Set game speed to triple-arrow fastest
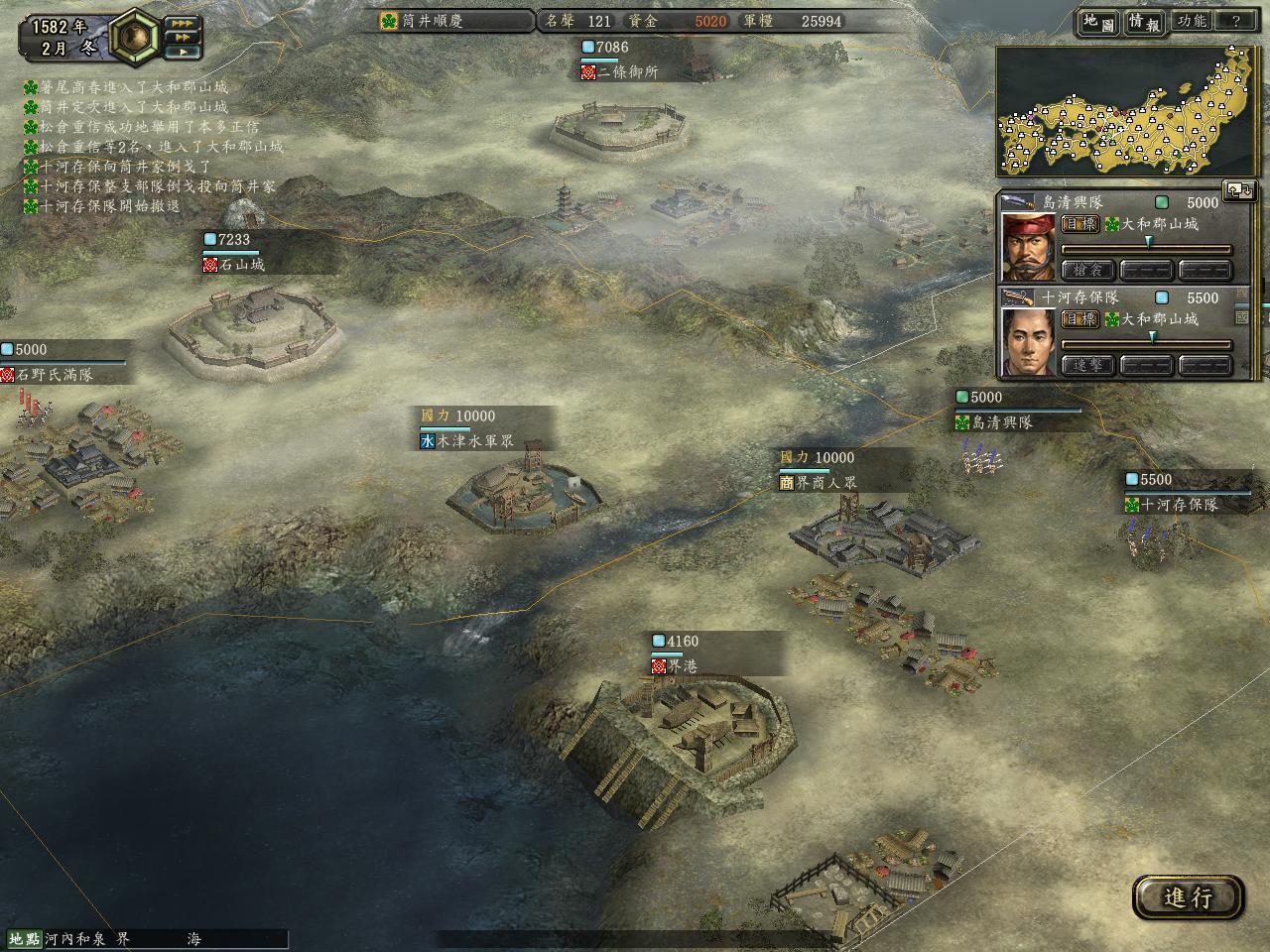This screenshot has height=952, width=1270. pos(182,23)
